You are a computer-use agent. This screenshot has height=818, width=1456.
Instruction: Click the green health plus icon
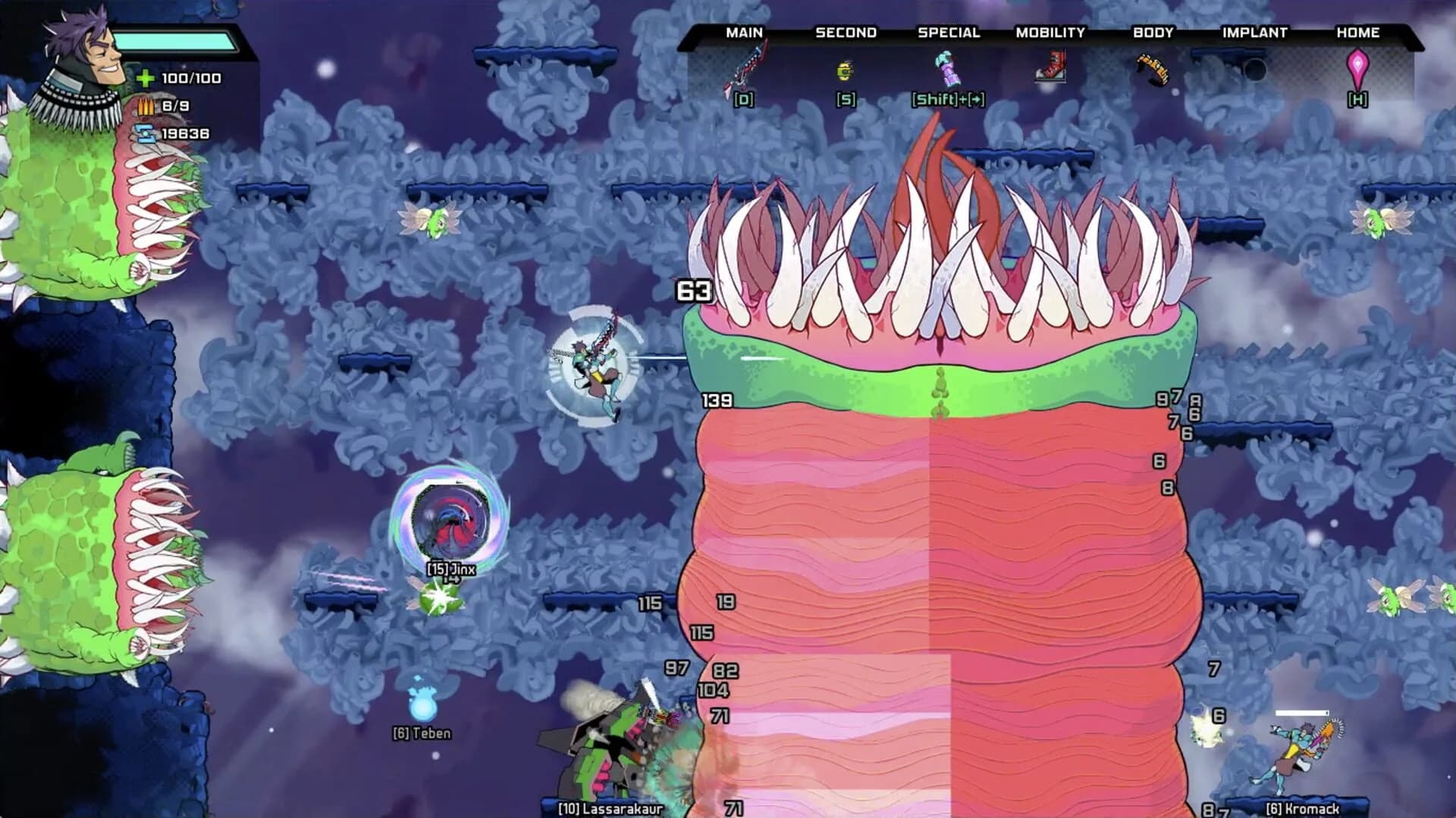point(145,77)
